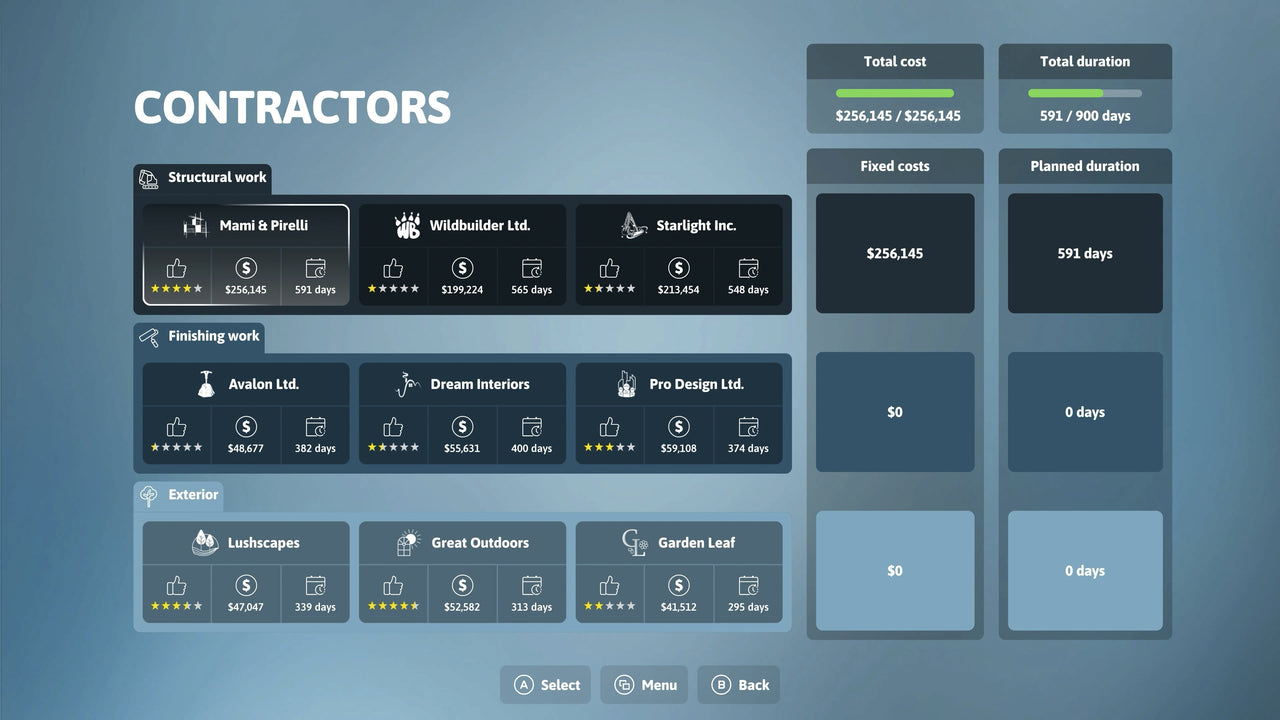Viewport: 1280px width, 720px height.
Task: Click the excavator icon on Structural work tab
Action: click(x=149, y=177)
